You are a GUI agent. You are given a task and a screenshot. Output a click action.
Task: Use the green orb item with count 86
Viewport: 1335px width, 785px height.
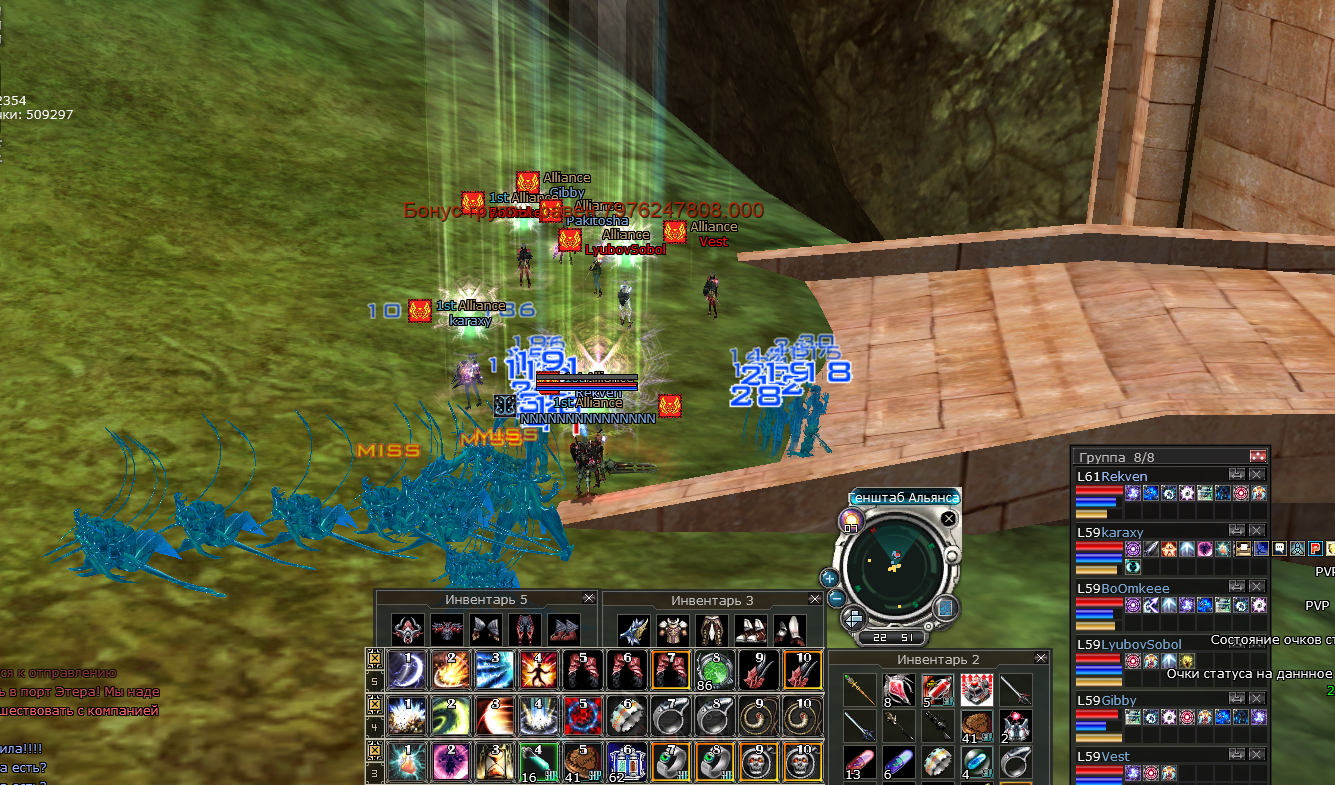click(x=712, y=669)
